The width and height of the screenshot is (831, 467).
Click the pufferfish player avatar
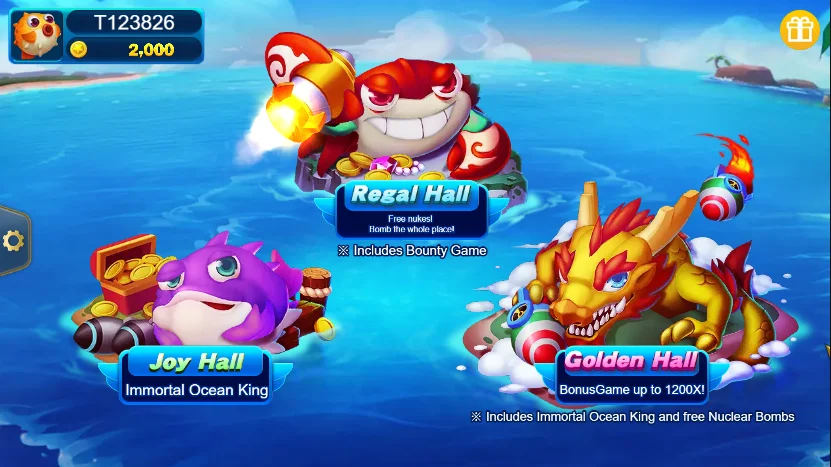click(x=36, y=35)
